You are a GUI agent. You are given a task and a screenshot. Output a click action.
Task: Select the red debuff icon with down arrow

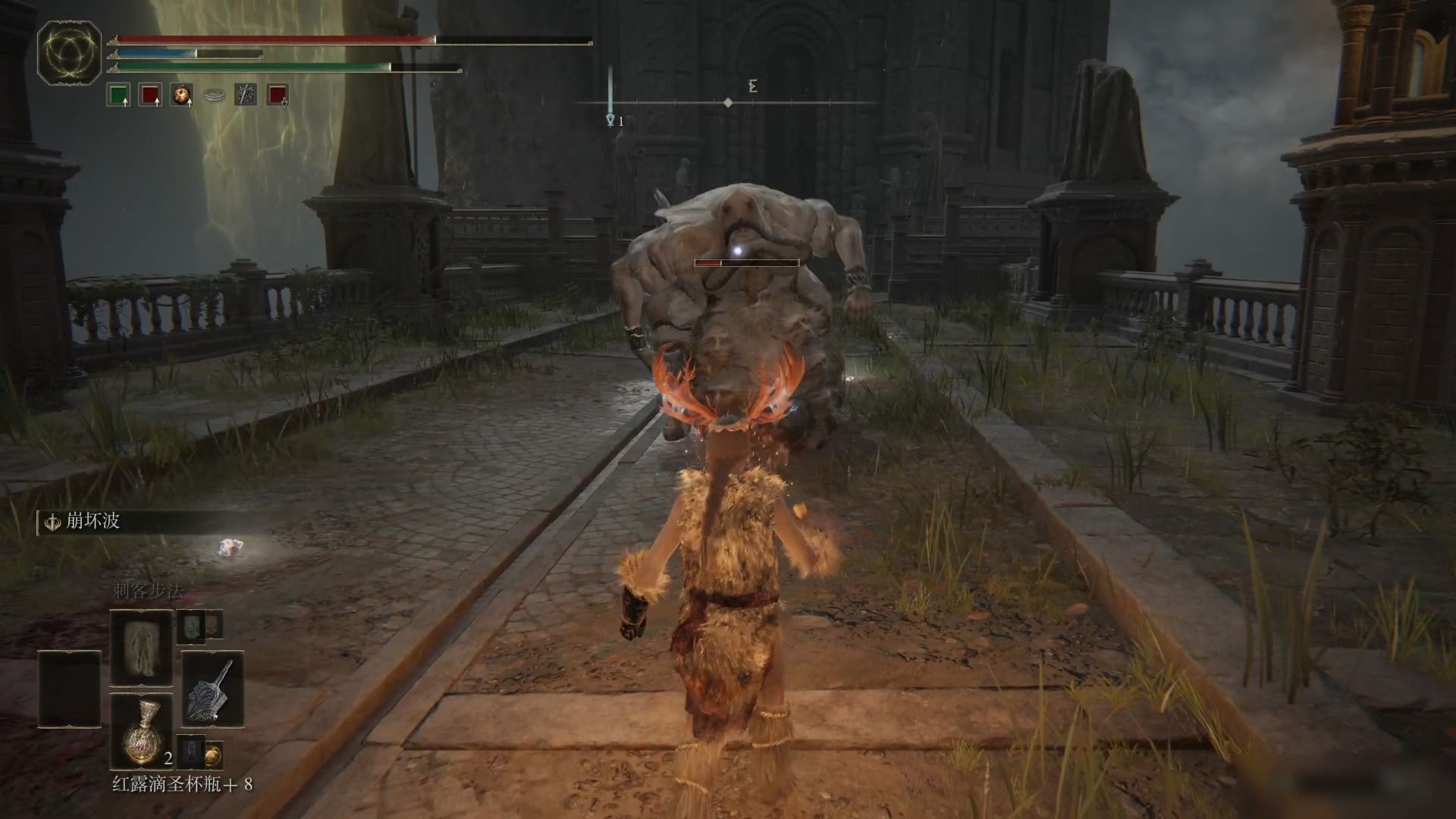pyautogui.click(x=278, y=95)
